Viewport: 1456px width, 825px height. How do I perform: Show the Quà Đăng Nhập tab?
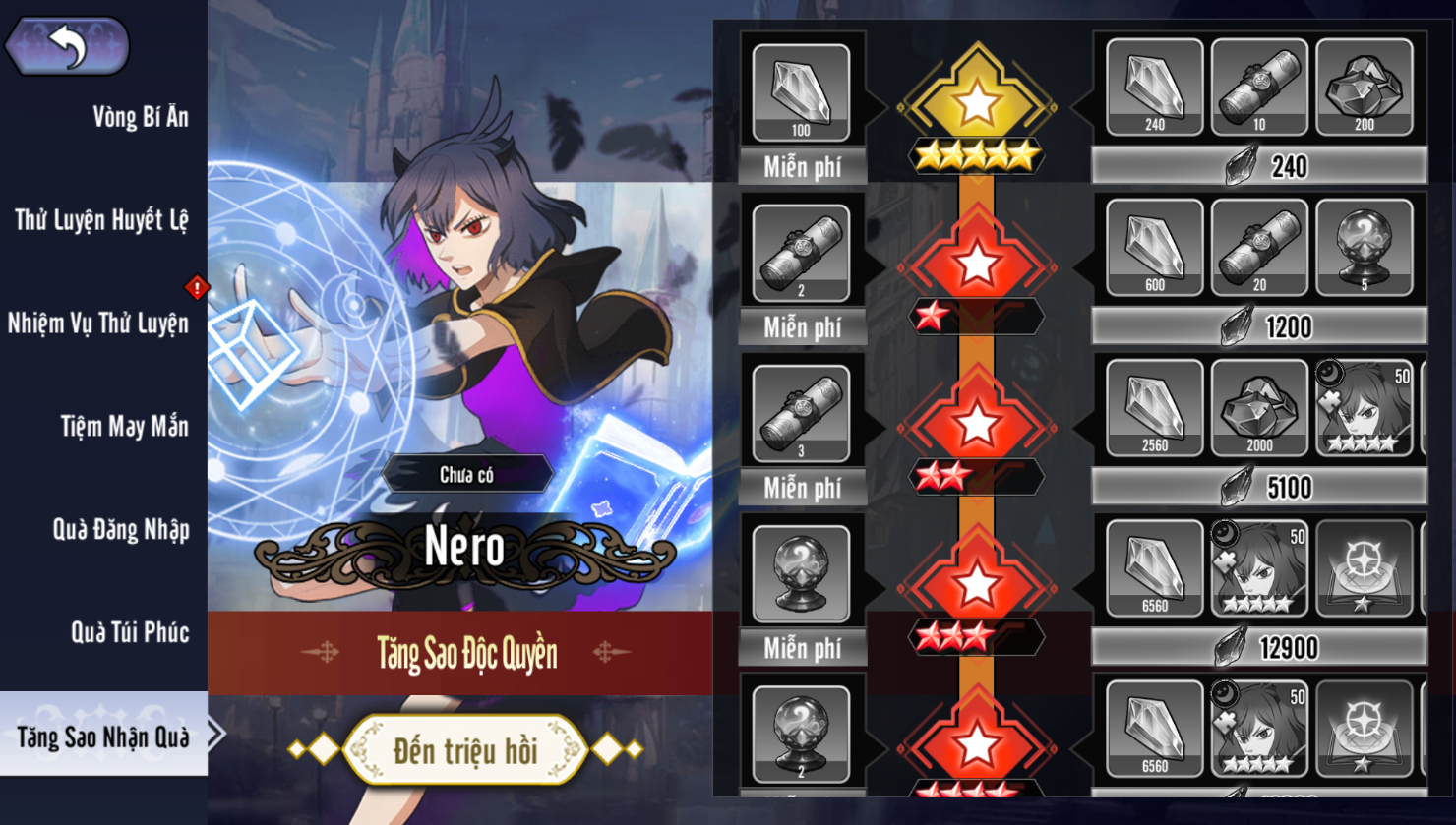[x=120, y=530]
